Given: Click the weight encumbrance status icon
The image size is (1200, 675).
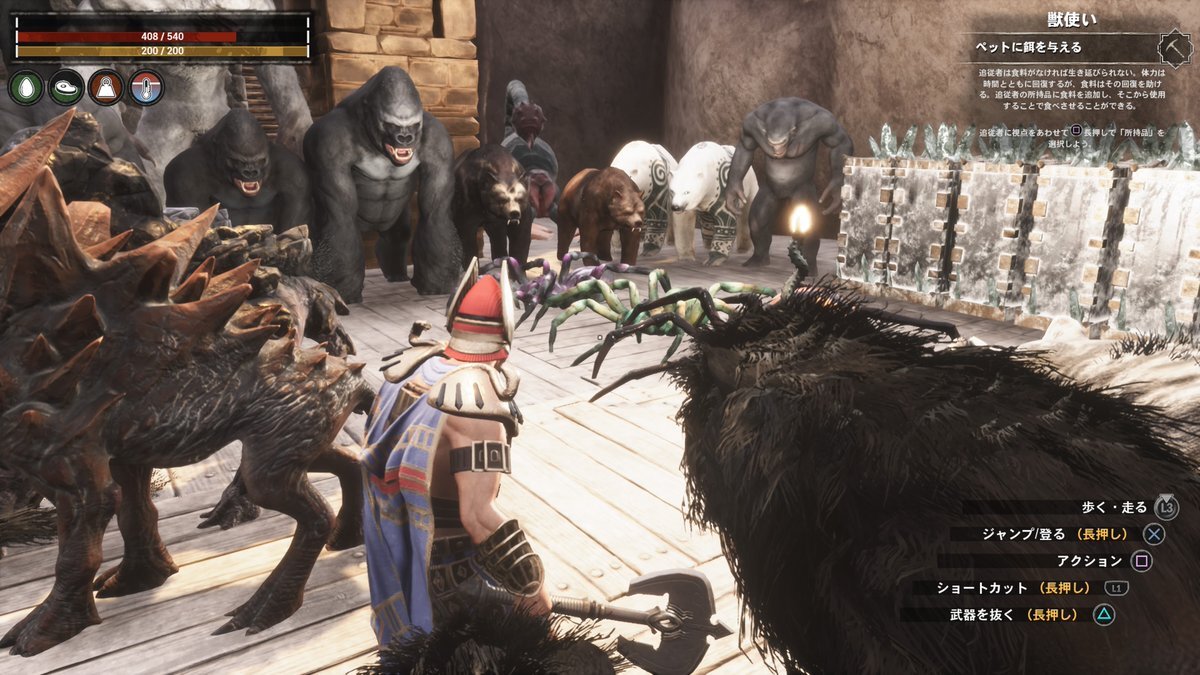Looking at the screenshot, I should (x=106, y=88).
